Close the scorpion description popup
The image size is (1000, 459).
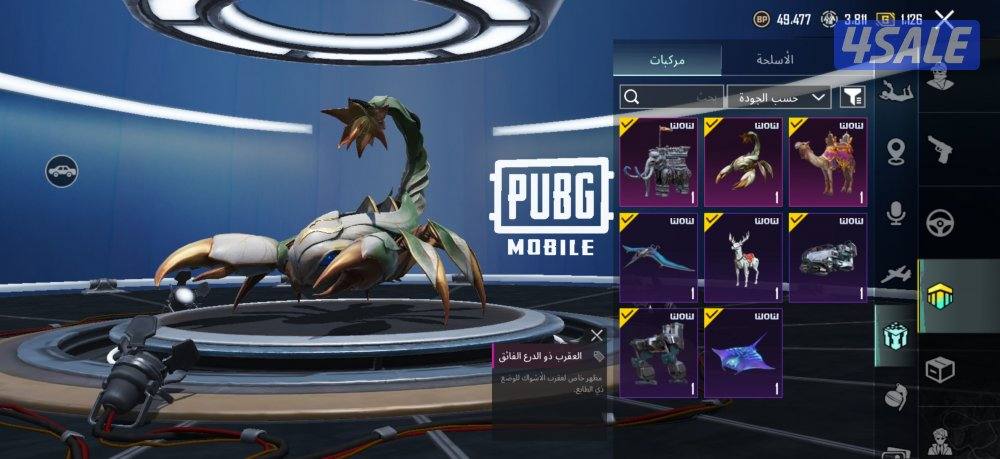coord(597,335)
